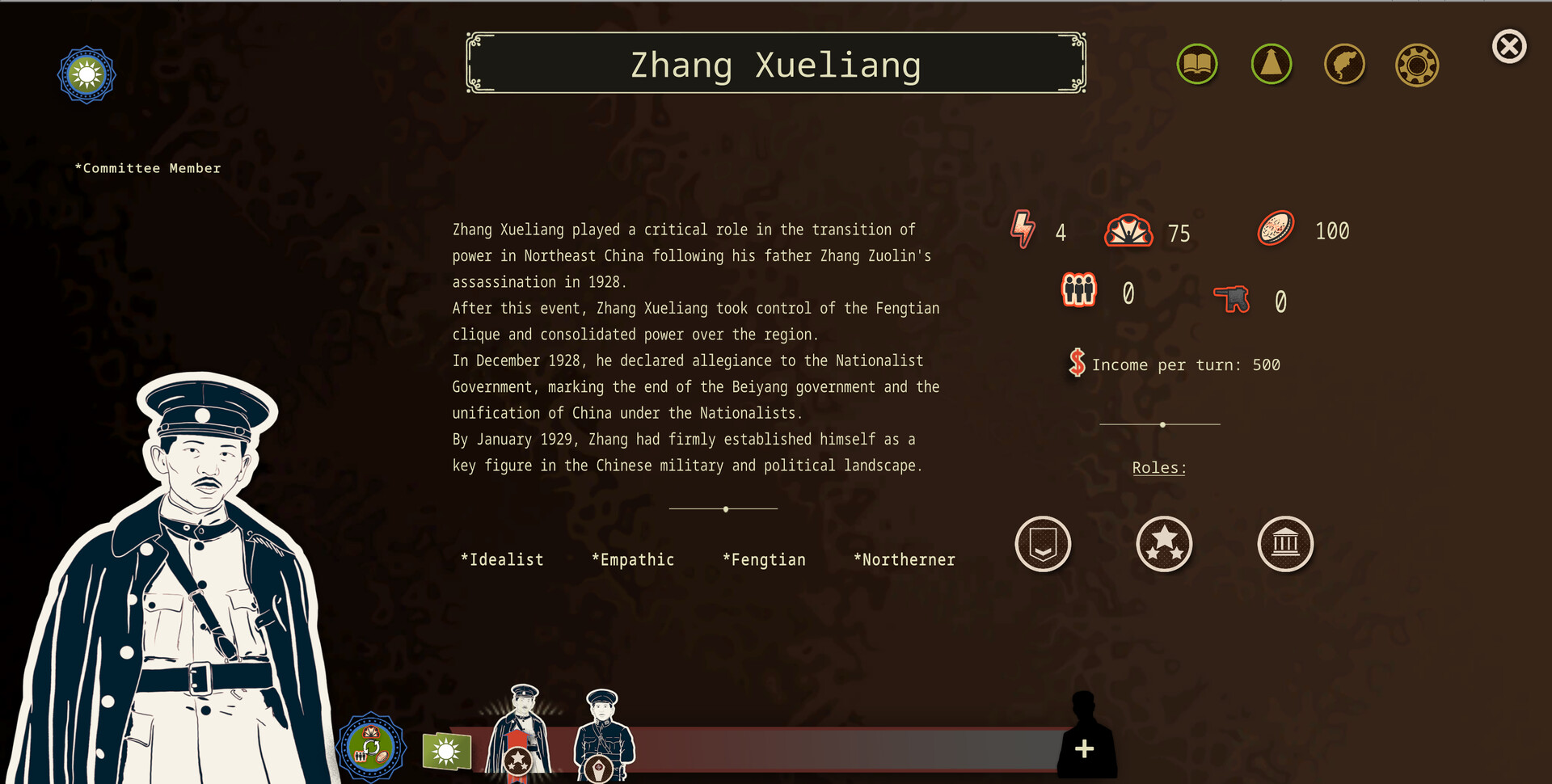
Task: Open the settings gear icon
Action: (1416, 64)
